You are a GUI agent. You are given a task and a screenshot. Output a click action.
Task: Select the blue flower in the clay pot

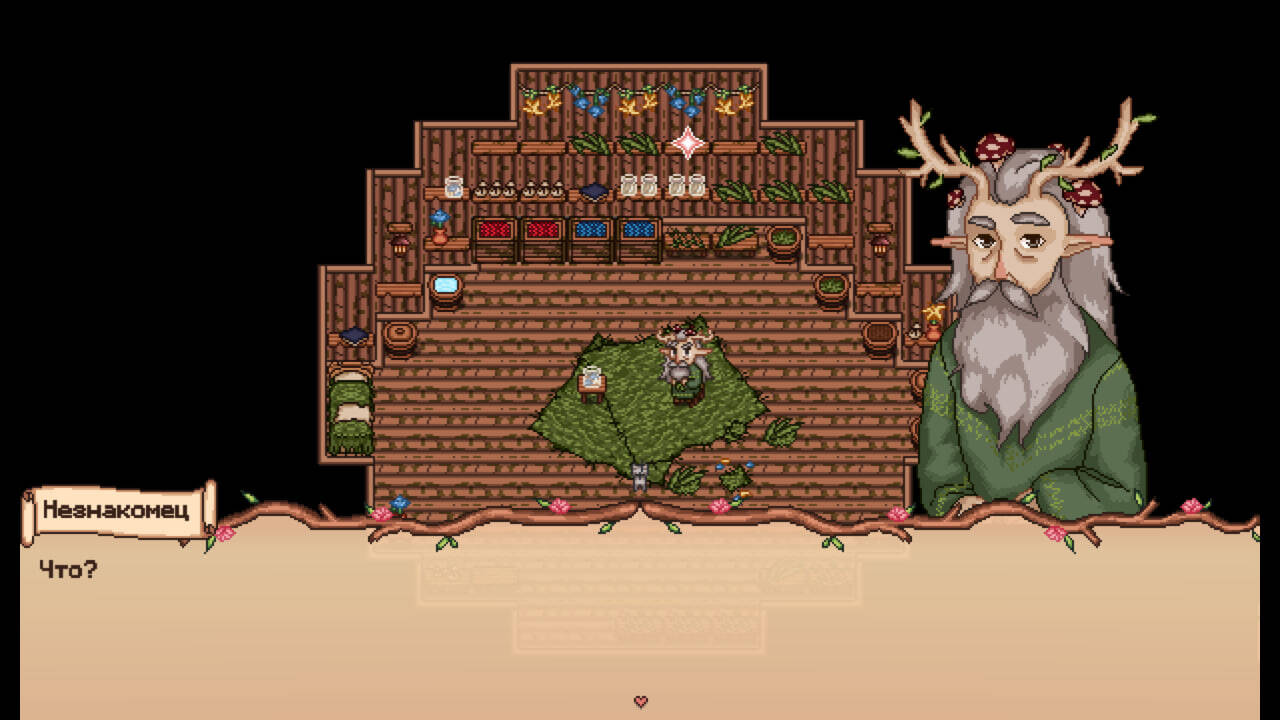(440, 222)
